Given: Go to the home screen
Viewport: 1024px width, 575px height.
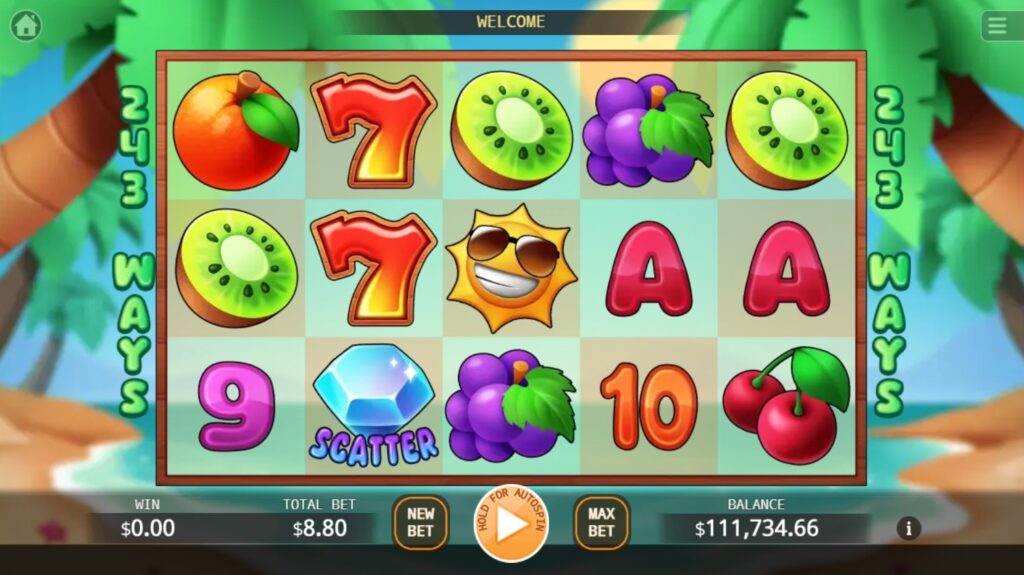Looking at the screenshot, I should tap(25, 25).
